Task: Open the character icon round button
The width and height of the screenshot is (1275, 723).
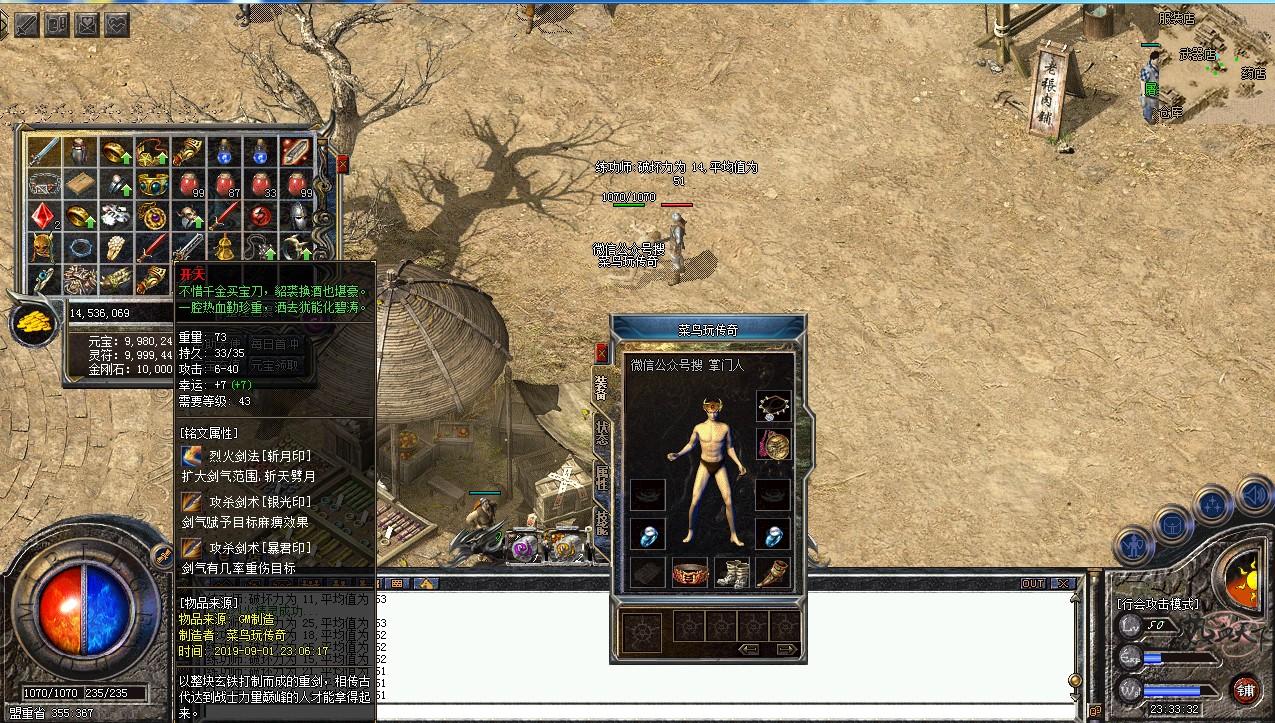Action: 1133,545
